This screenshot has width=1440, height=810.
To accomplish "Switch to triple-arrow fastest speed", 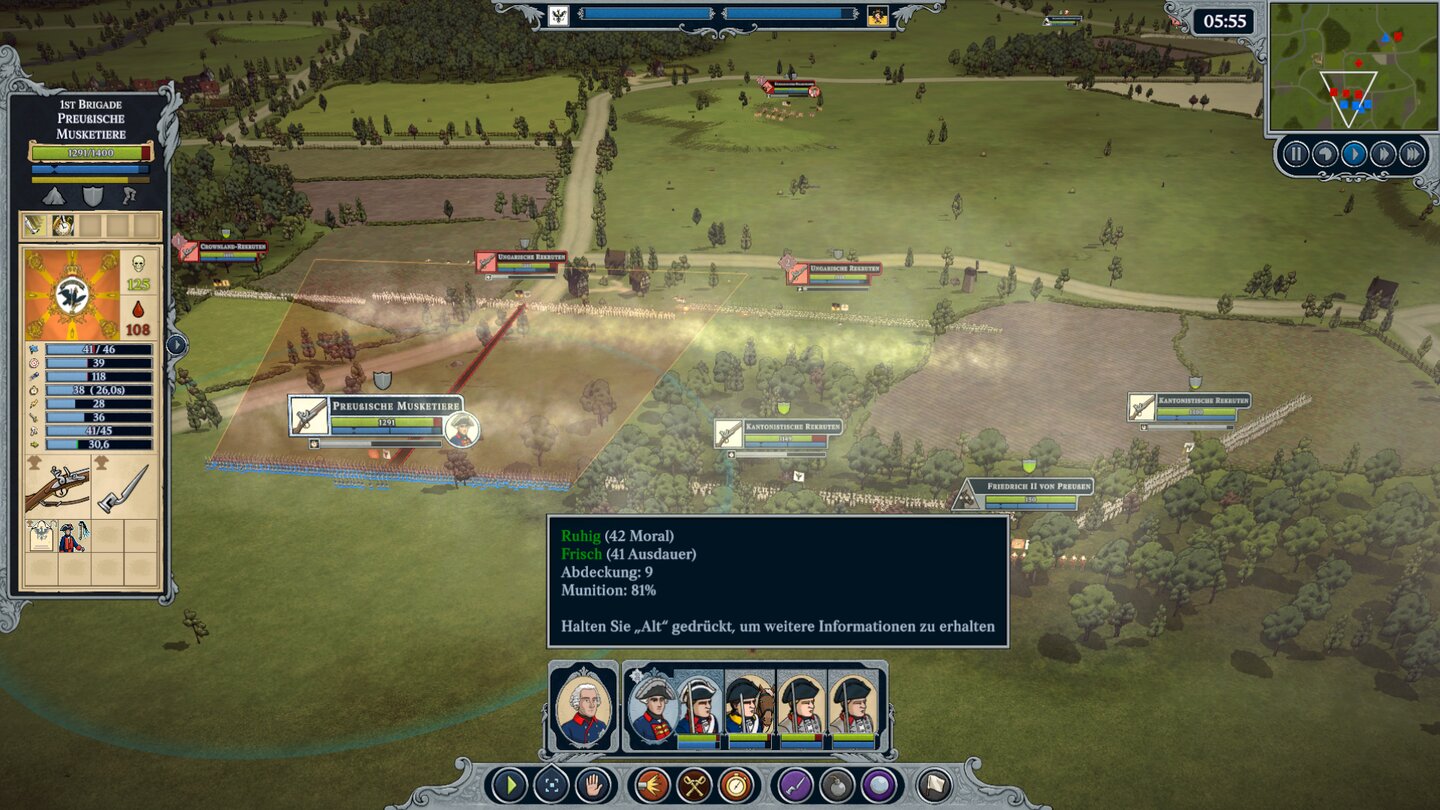I will click(x=1412, y=154).
